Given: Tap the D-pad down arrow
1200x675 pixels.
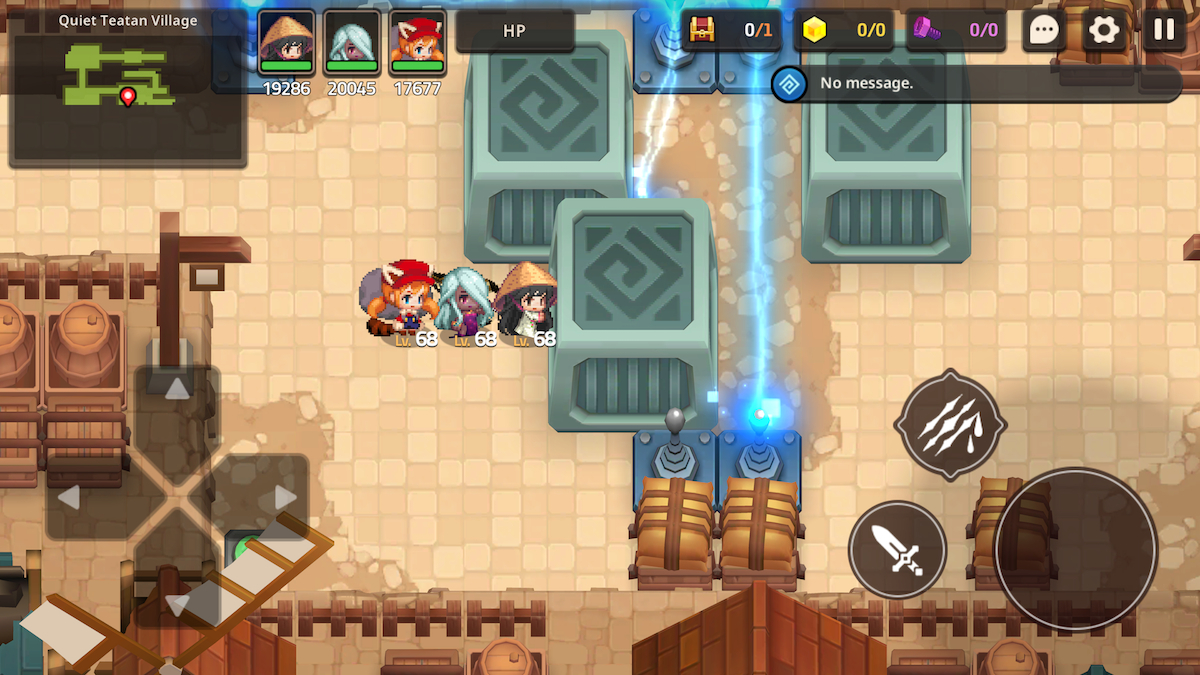Looking at the screenshot, I should [177, 603].
